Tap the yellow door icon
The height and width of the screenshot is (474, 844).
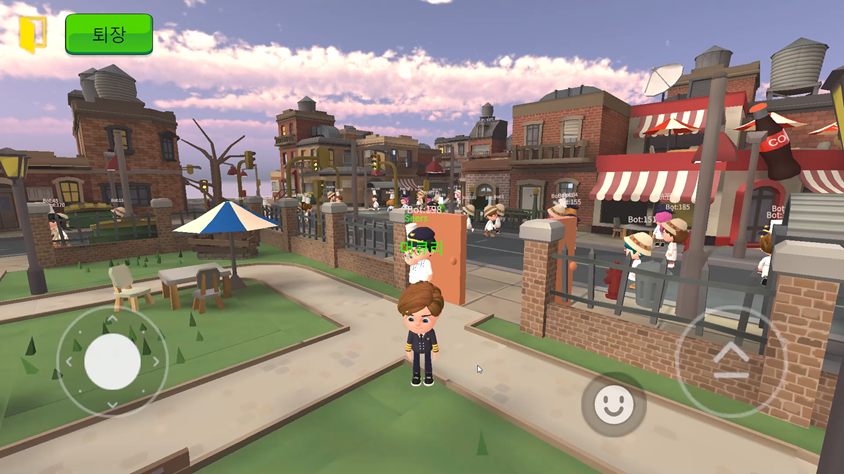click(33, 33)
